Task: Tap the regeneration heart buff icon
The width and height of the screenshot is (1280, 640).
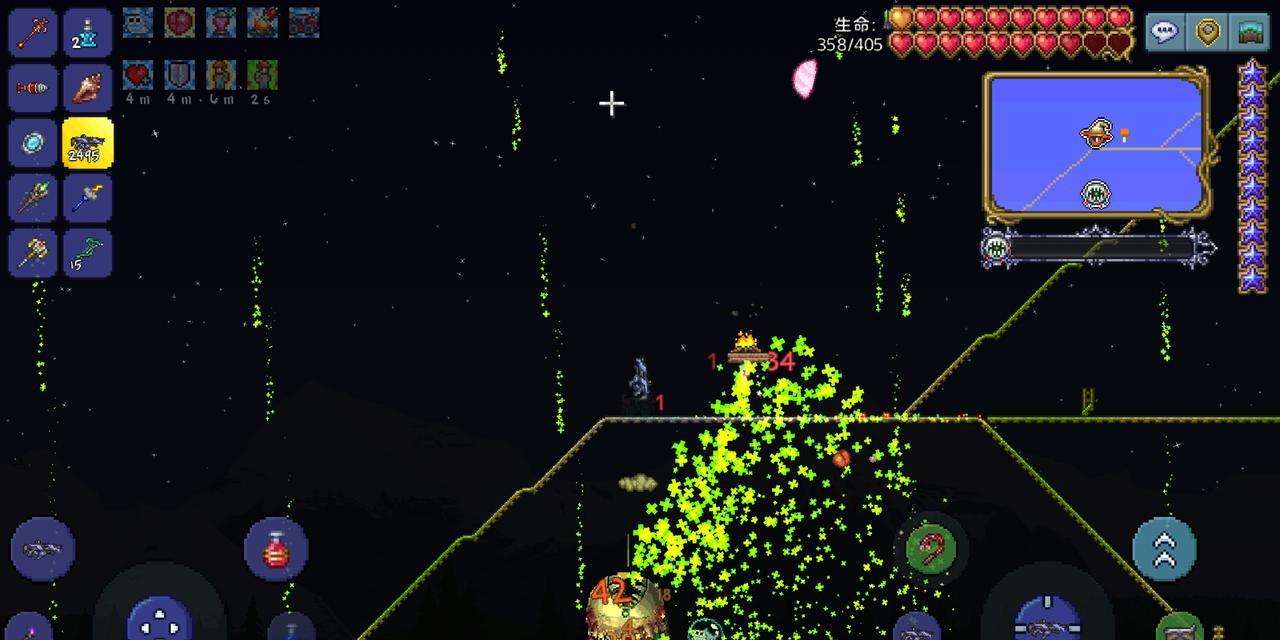Action: (137, 75)
